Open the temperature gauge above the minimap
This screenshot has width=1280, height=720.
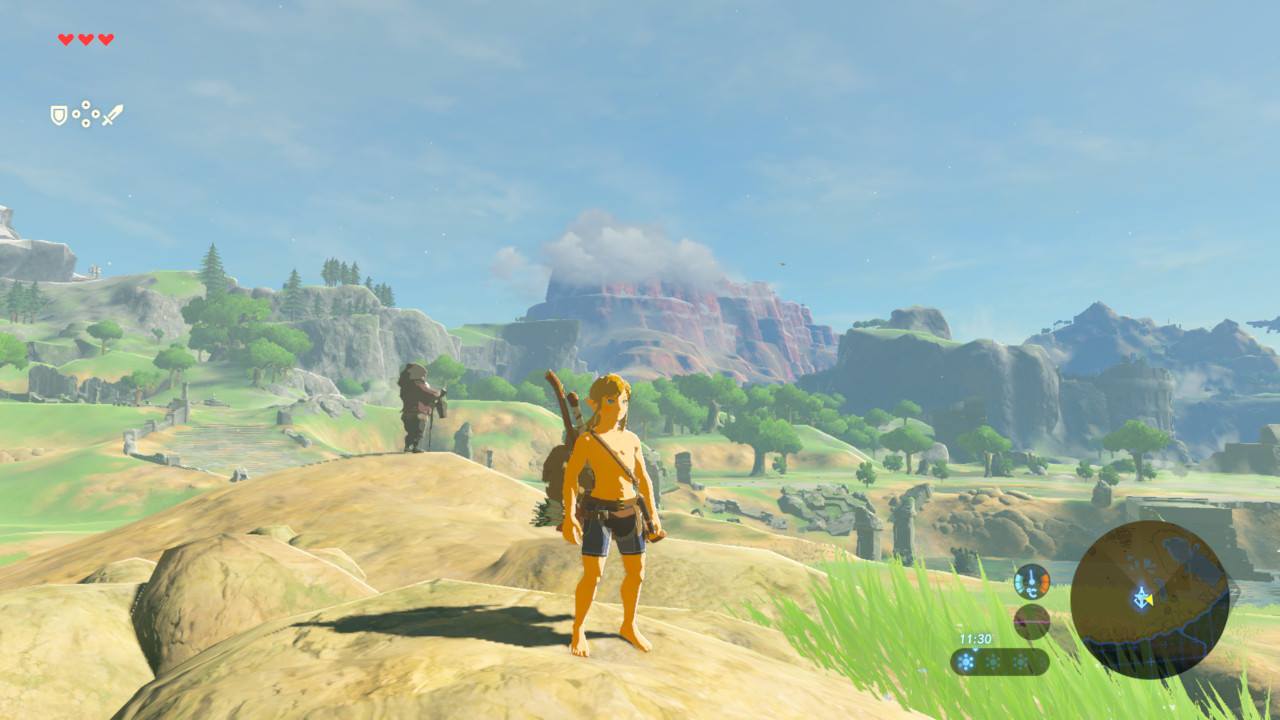1031,581
